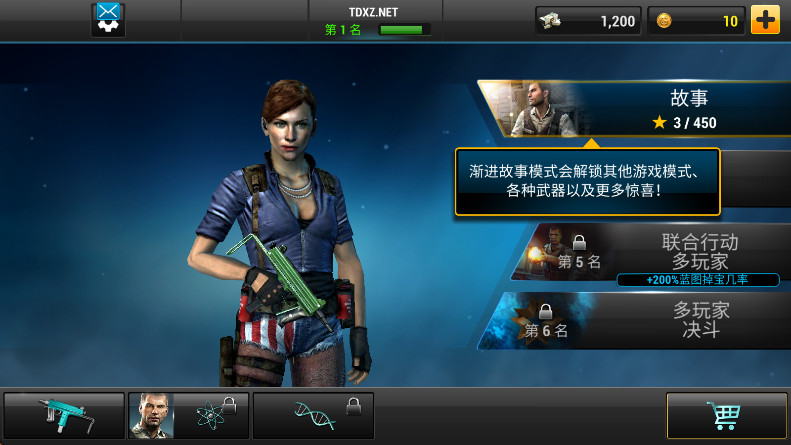Add more currency with the orange plus button
This screenshot has height=445, width=791.
click(765, 20)
